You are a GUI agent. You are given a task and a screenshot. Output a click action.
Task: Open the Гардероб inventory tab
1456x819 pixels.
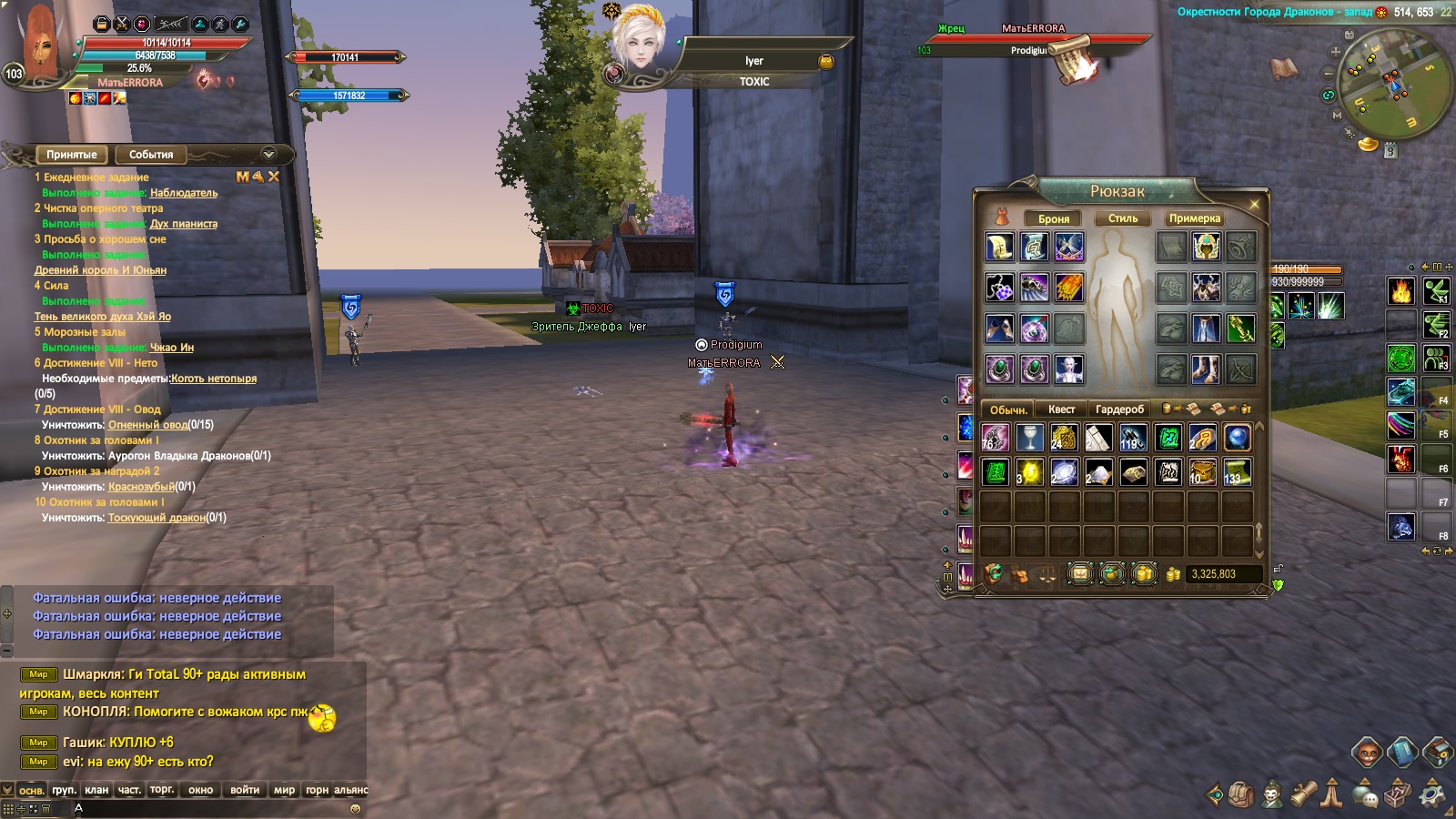pos(1119,409)
